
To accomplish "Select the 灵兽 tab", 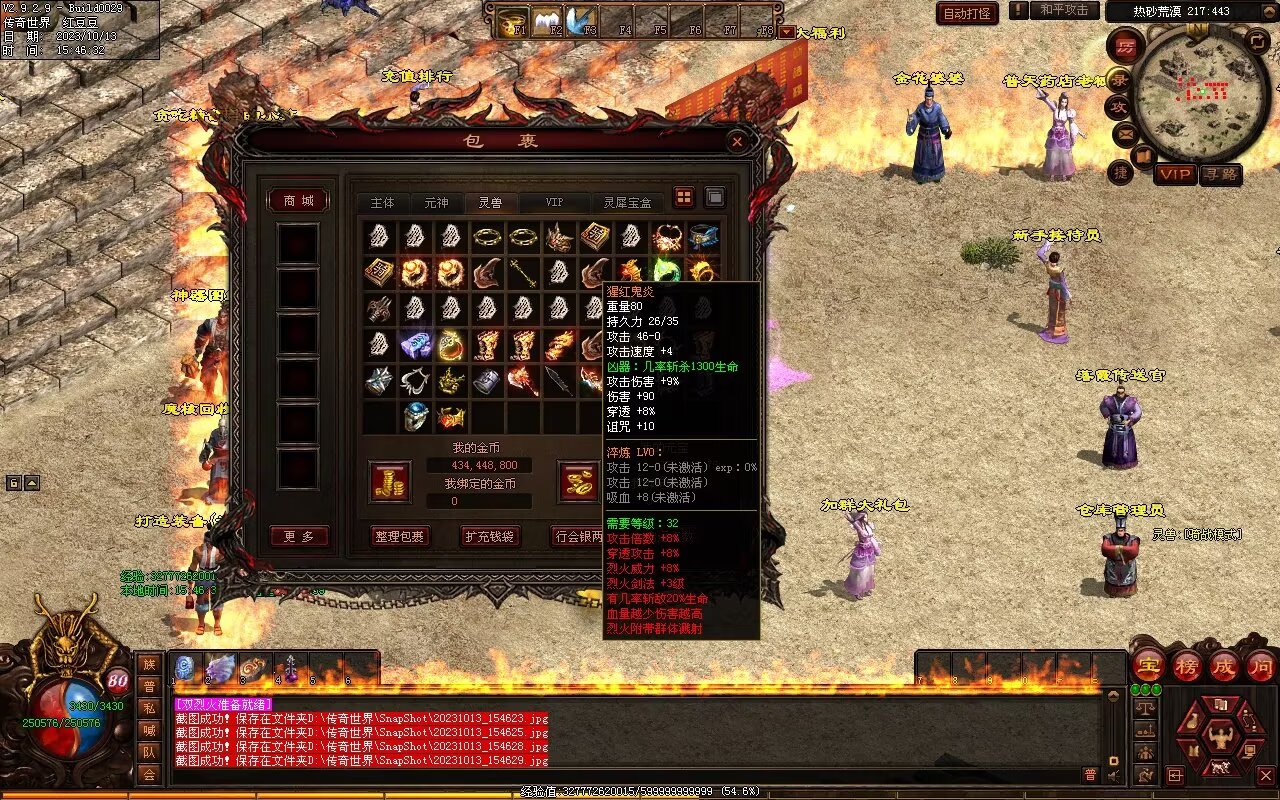I will coord(490,202).
